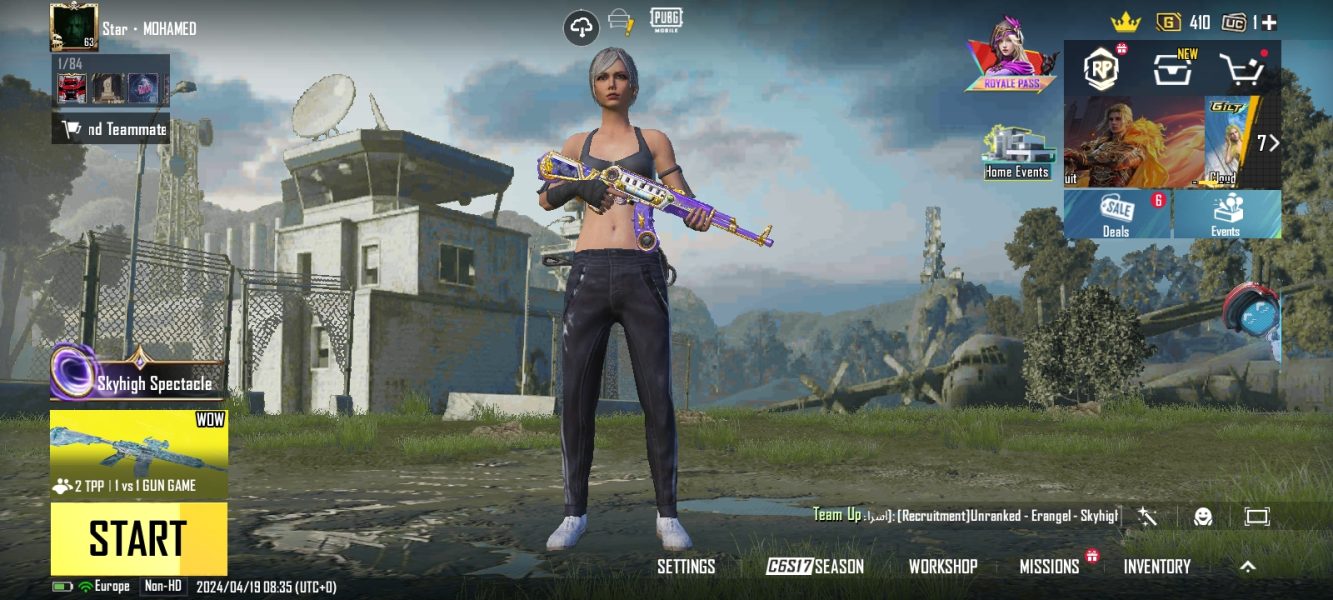Open the Royale Pass banner
Viewport: 1333px width, 600px height.
[1011, 55]
